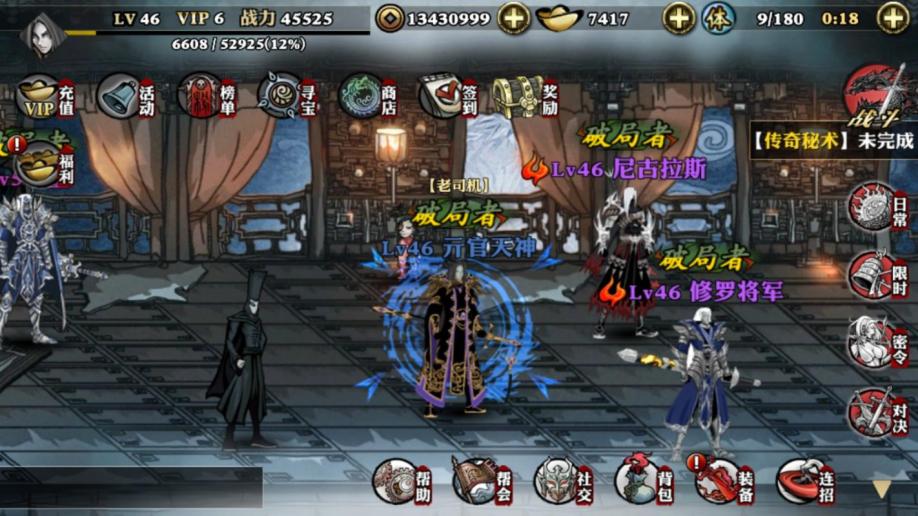Collapse menu with the yellow arrow

click(881, 489)
